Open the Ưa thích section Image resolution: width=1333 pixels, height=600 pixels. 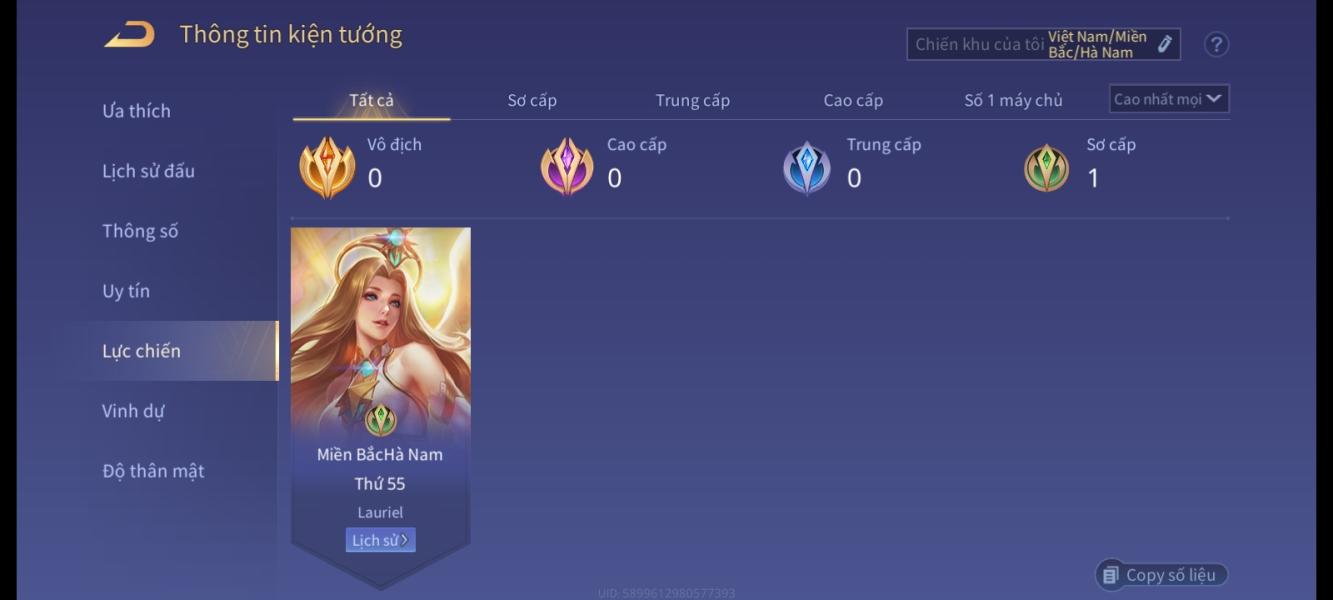136,111
